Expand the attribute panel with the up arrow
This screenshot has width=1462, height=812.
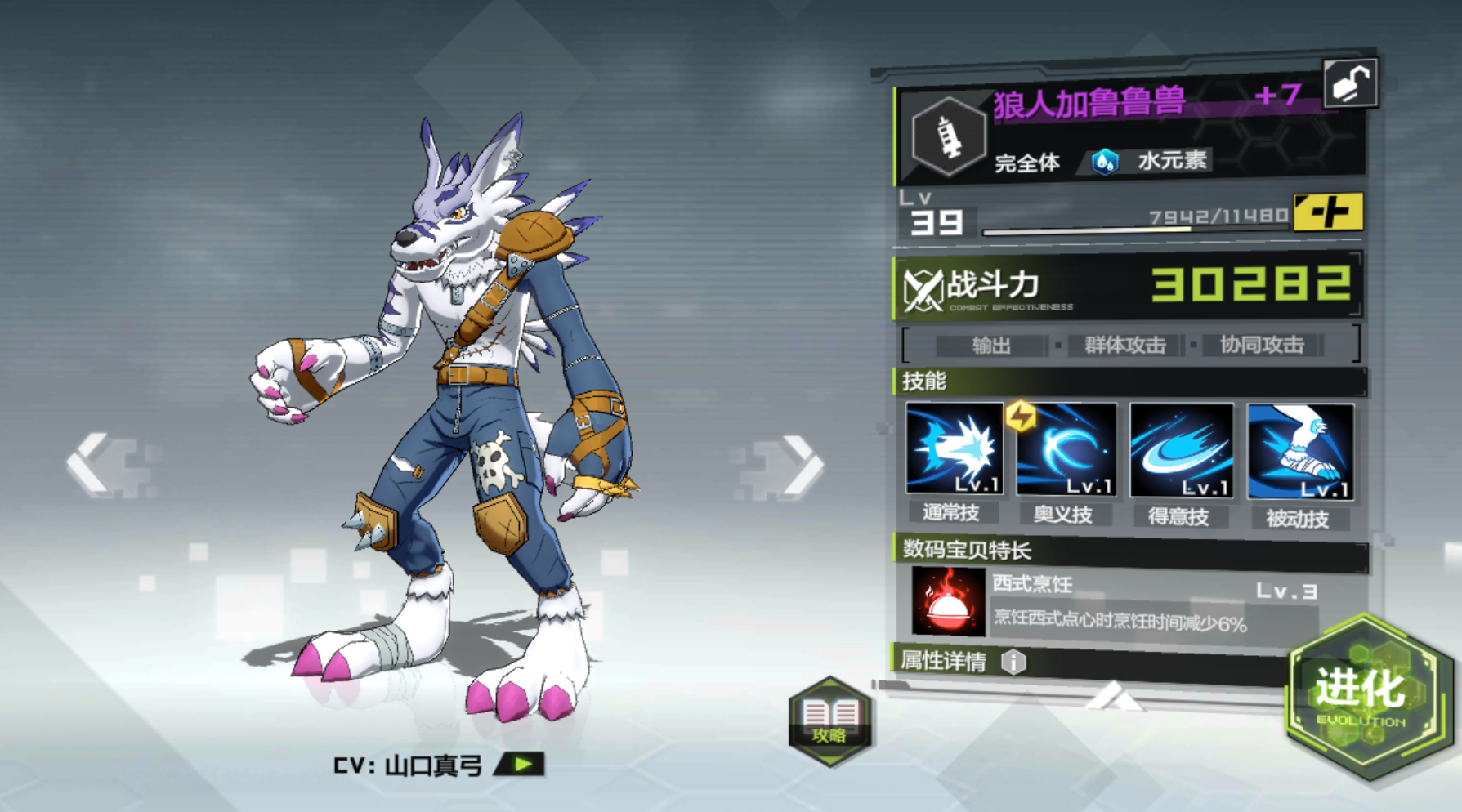pyautogui.click(x=1115, y=698)
